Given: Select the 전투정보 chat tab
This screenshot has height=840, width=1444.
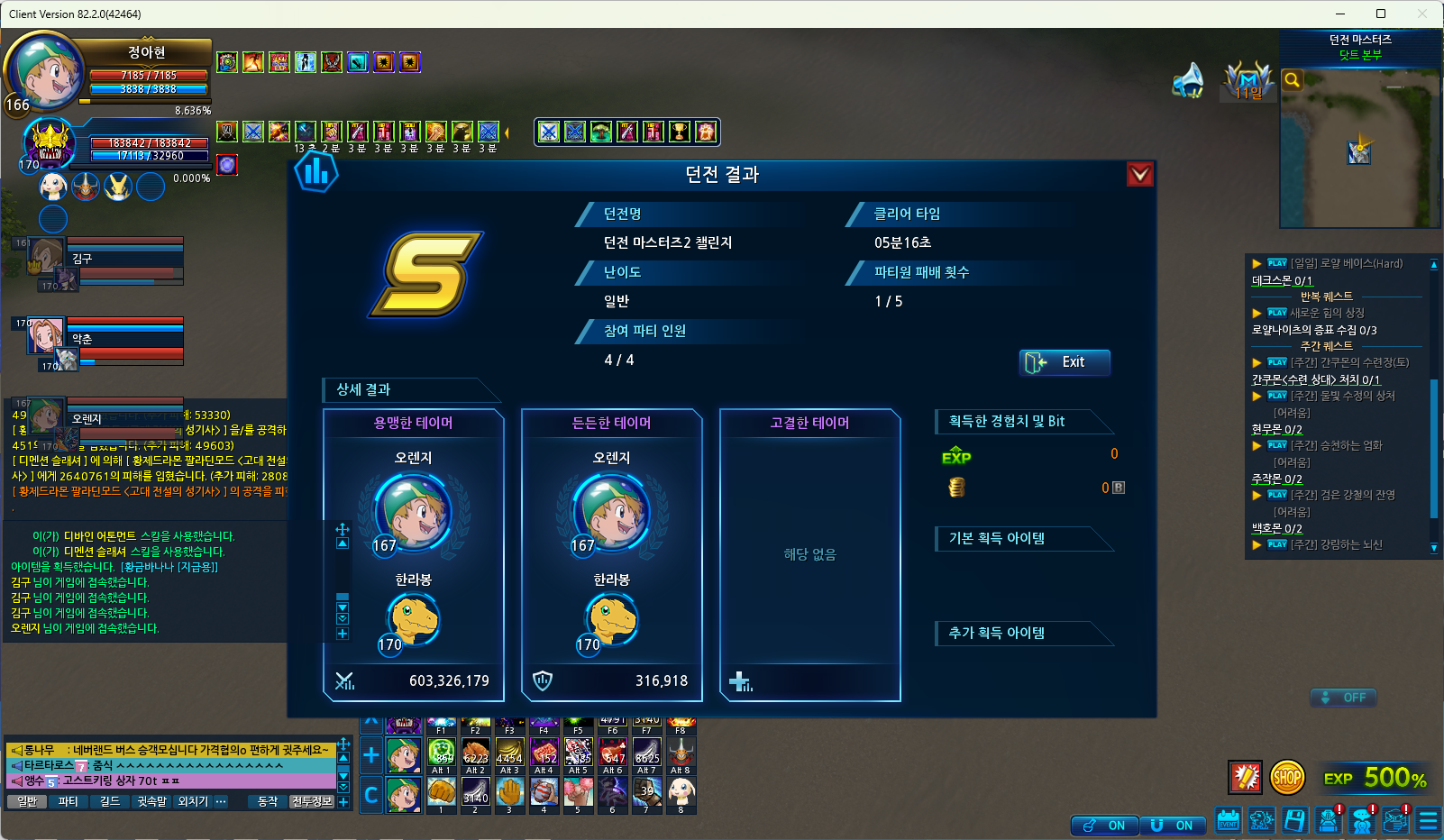Looking at the screenshot, I should point(312,801).
